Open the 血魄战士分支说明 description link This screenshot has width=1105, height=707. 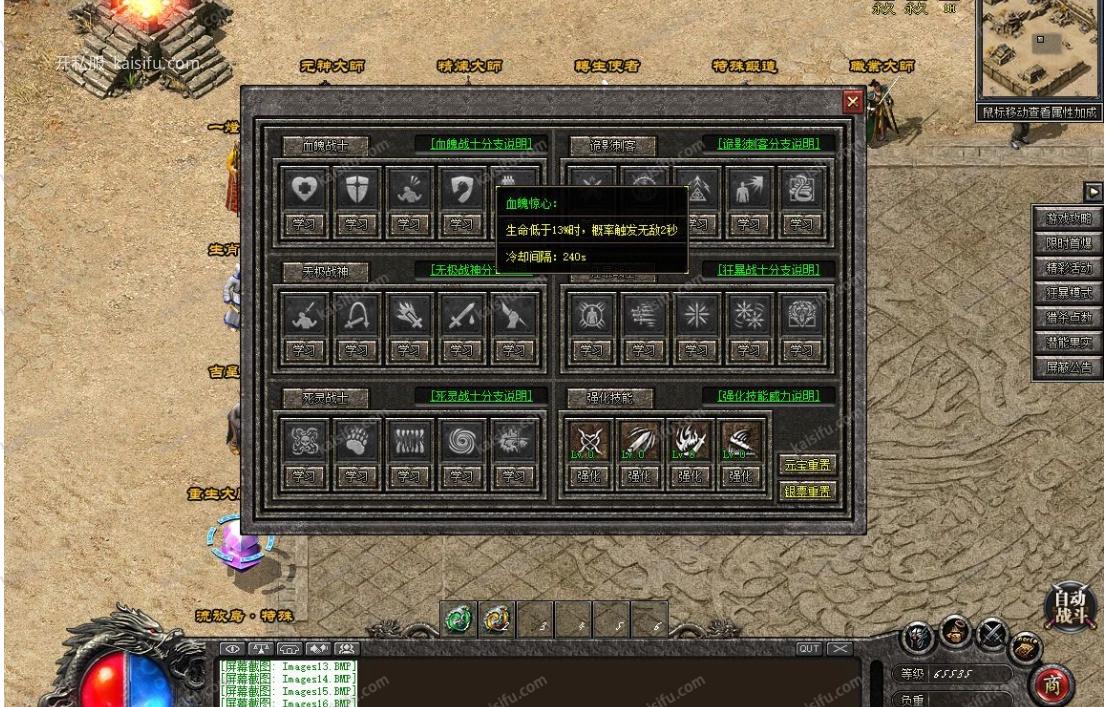[x=481, y=144]
